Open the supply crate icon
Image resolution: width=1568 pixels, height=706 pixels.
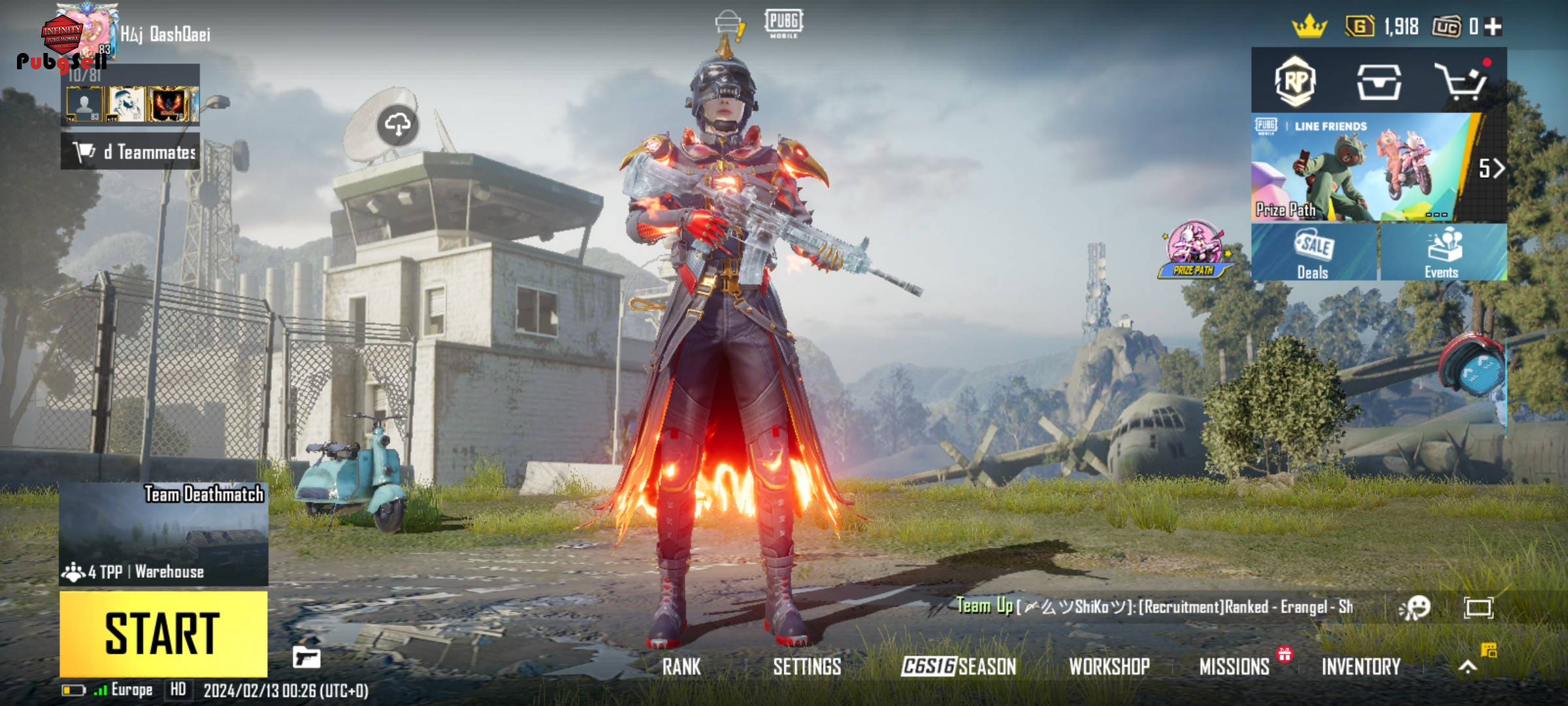(x=1379, y=82)
